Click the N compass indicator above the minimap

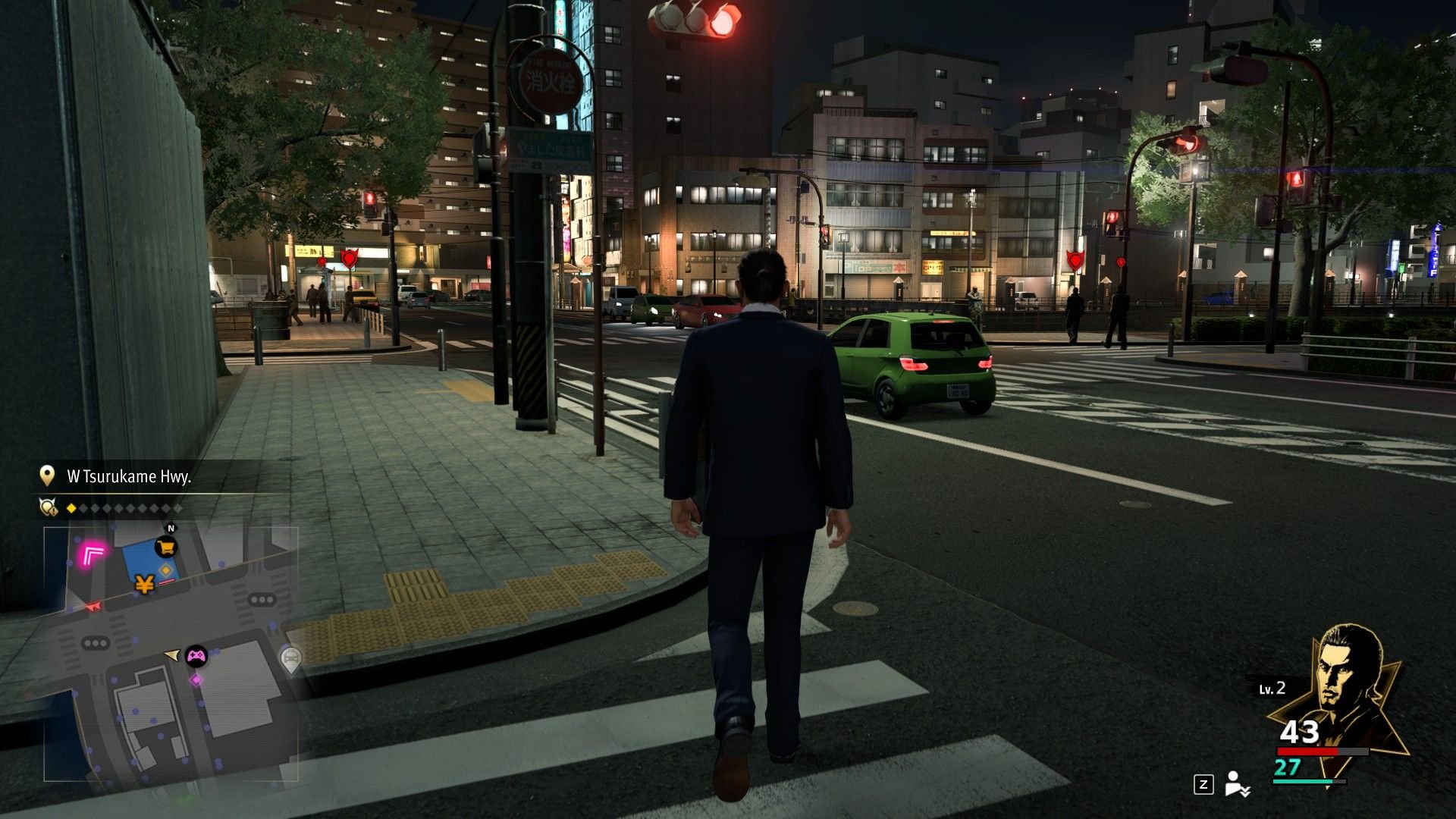coord(171,528)
